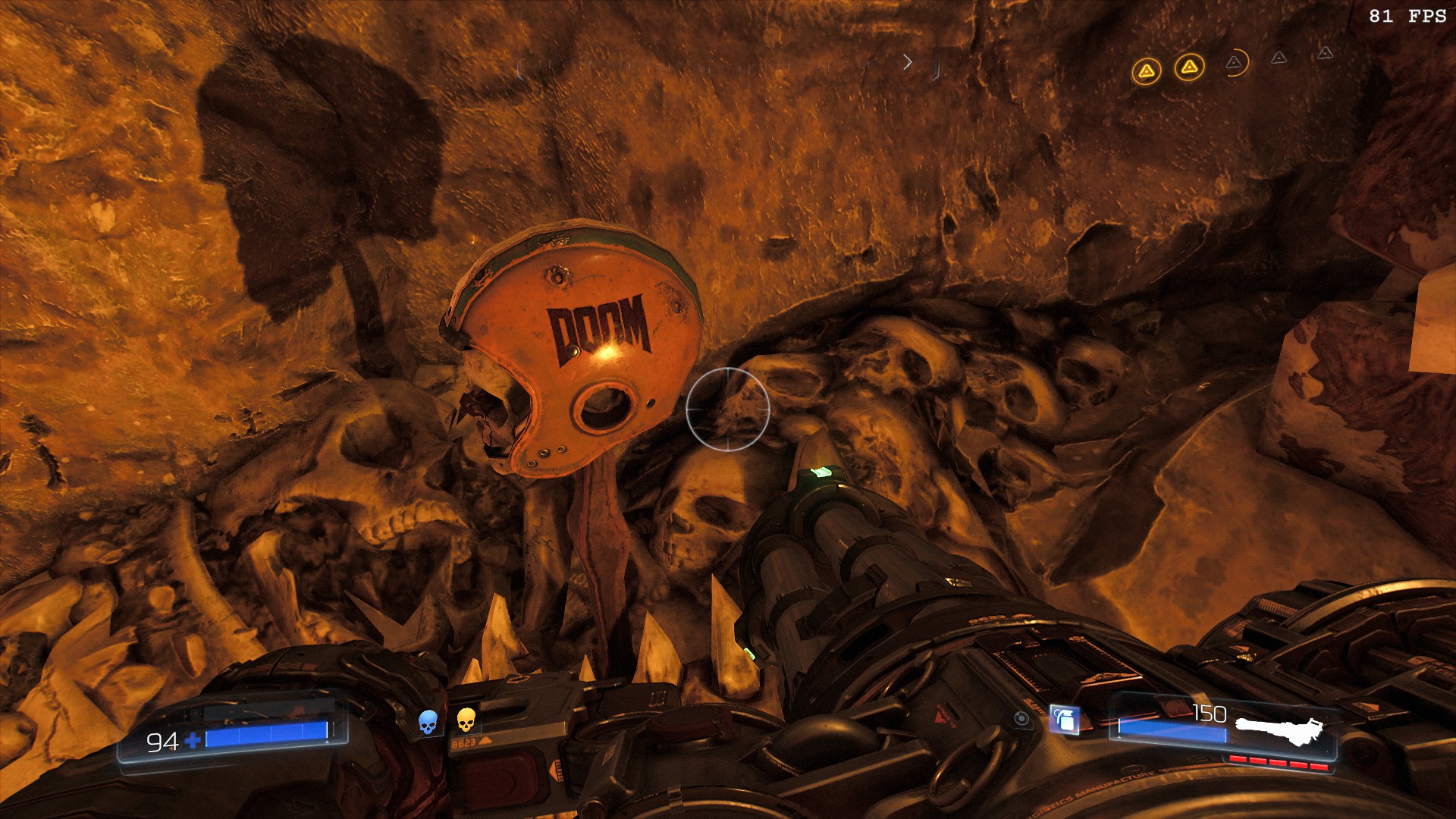The image size is (1456, 819).
Task: Click the yellow skull key icon
Action: pyautogui.click(x=466, y=719)
